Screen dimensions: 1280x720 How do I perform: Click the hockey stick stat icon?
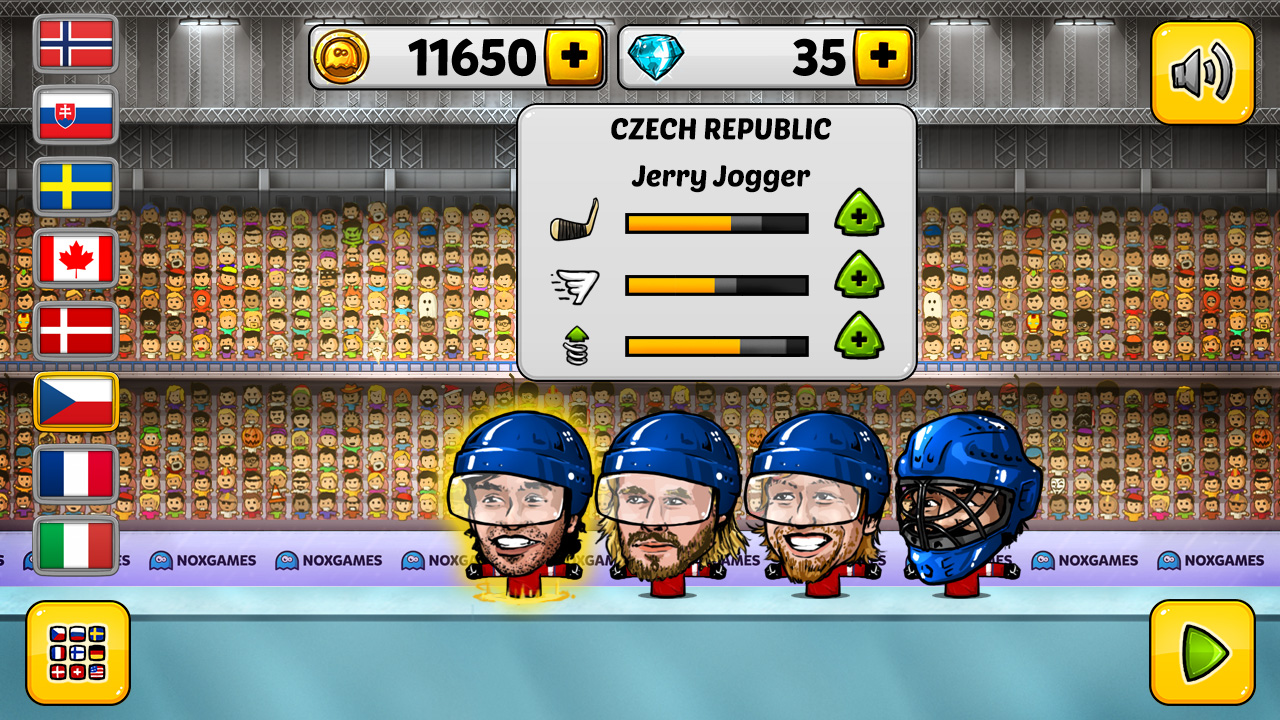tap(574, 221)
